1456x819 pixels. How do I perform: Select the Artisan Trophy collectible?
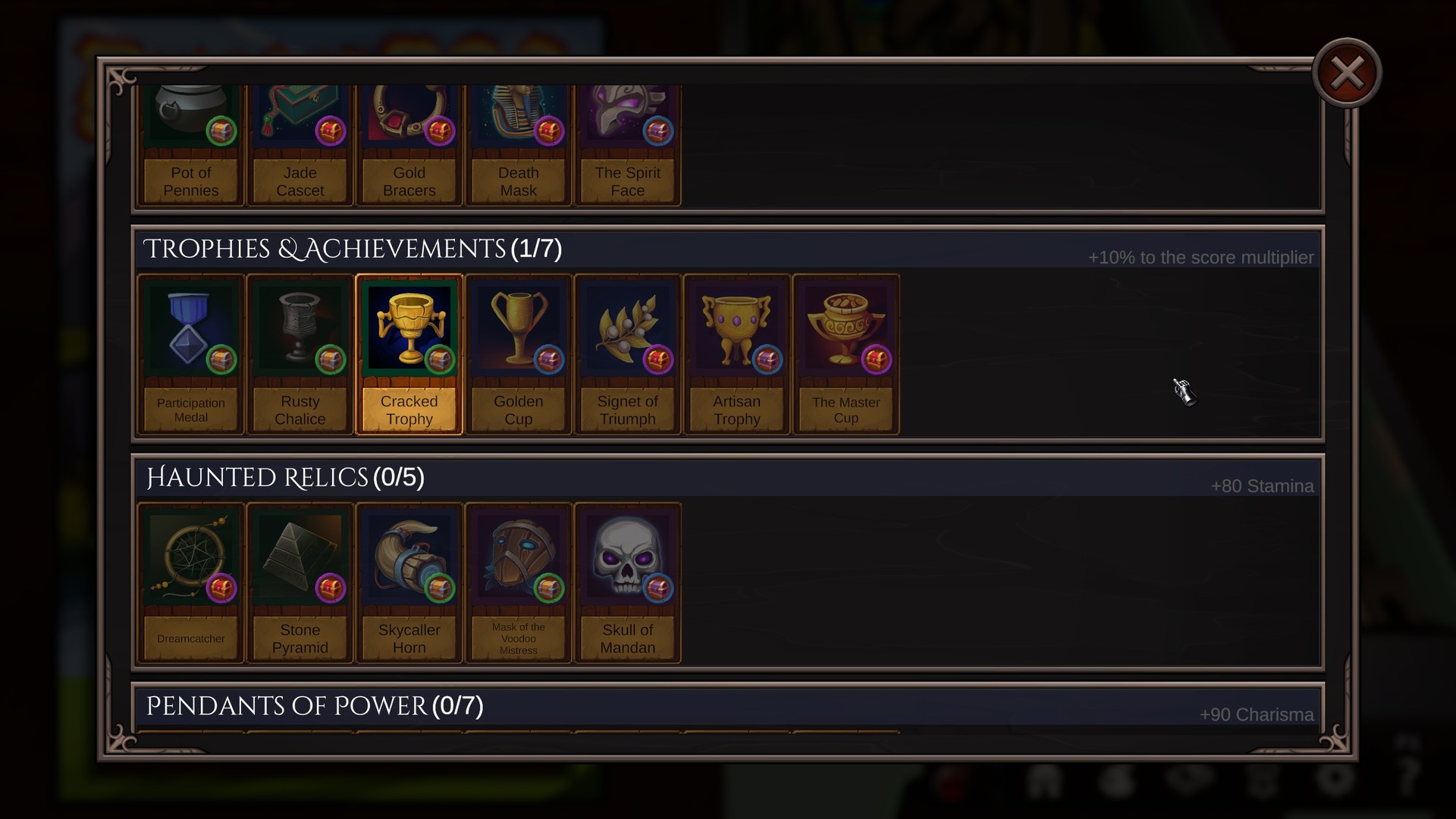pyautogui.click(x=736, y=326)
